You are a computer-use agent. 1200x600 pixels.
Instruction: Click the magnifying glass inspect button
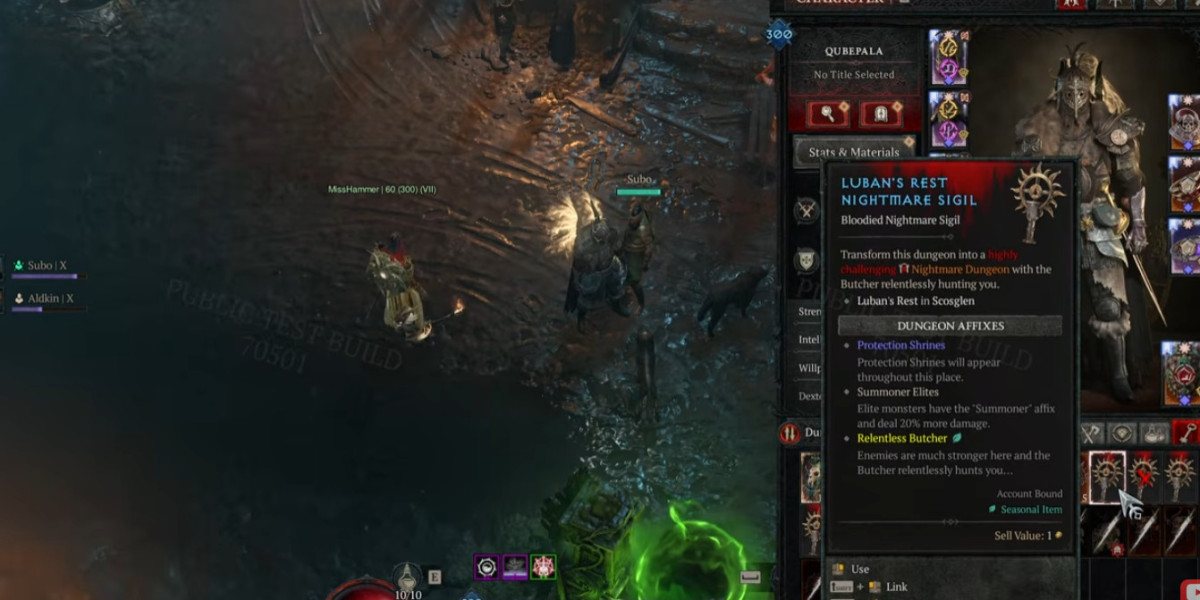coord(830,113)
